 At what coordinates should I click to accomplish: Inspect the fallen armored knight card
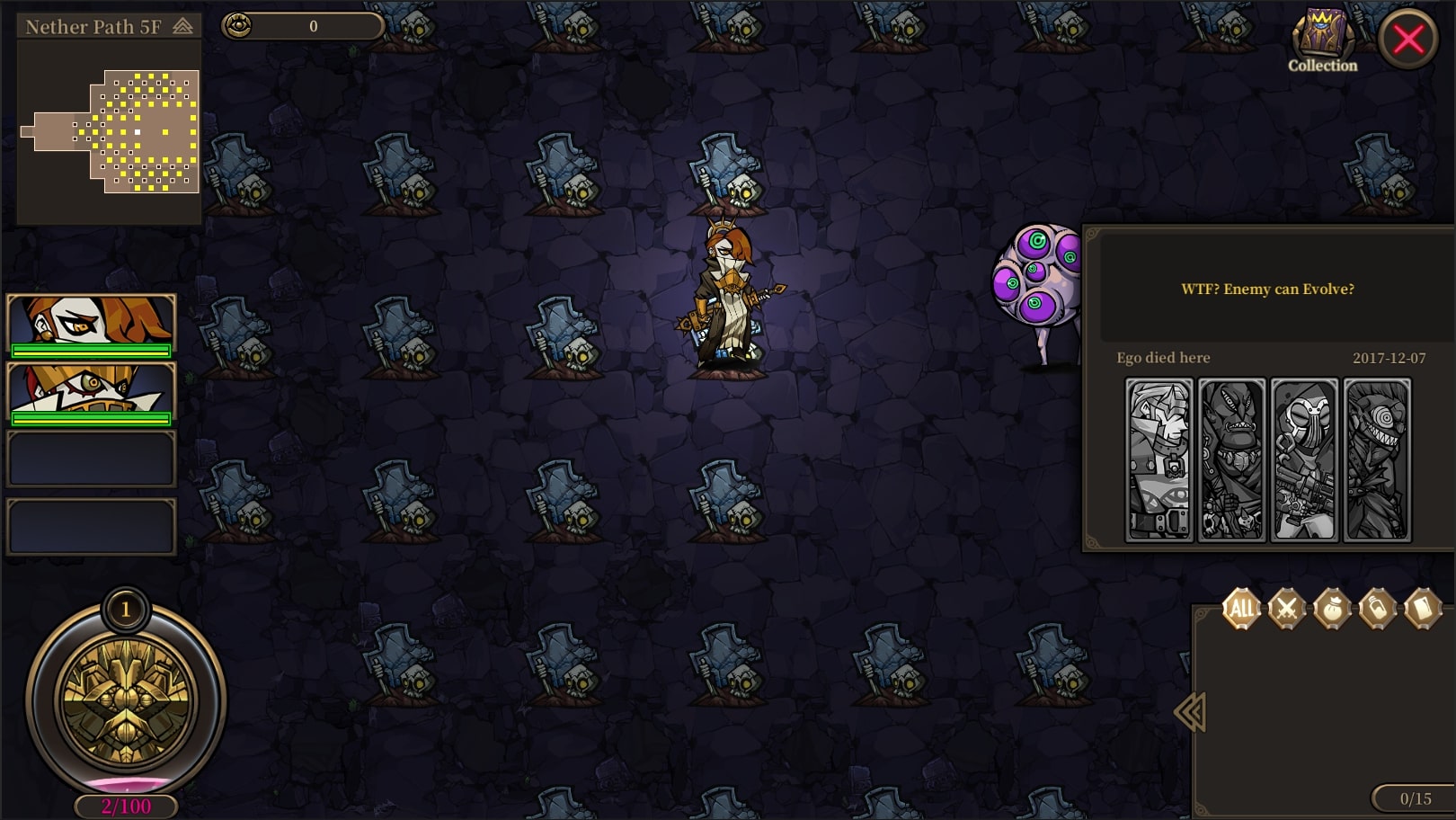pos(1159,459)
